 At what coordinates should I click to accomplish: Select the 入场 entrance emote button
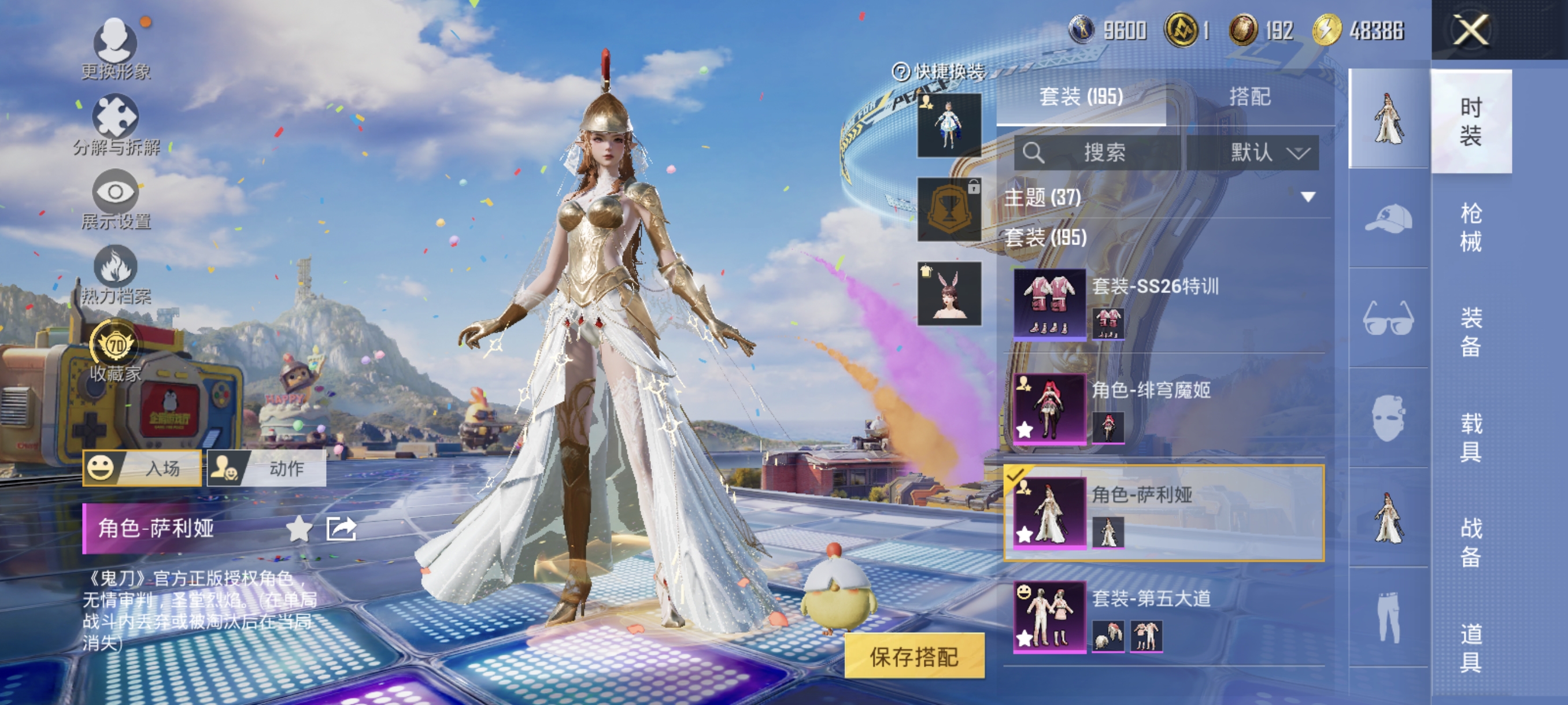[x=142, y=467]
